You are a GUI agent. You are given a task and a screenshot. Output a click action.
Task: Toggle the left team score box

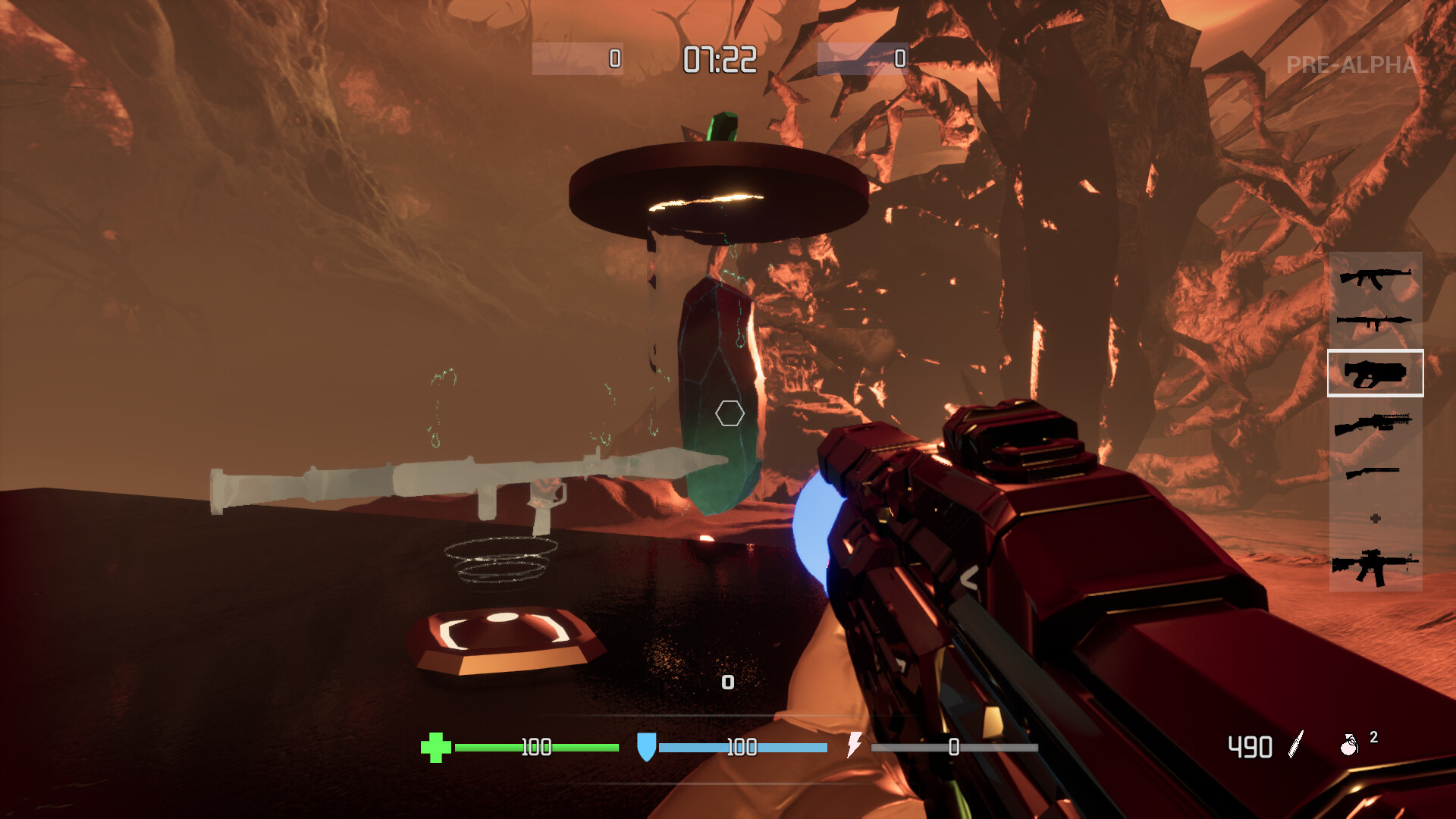point(578,57)
